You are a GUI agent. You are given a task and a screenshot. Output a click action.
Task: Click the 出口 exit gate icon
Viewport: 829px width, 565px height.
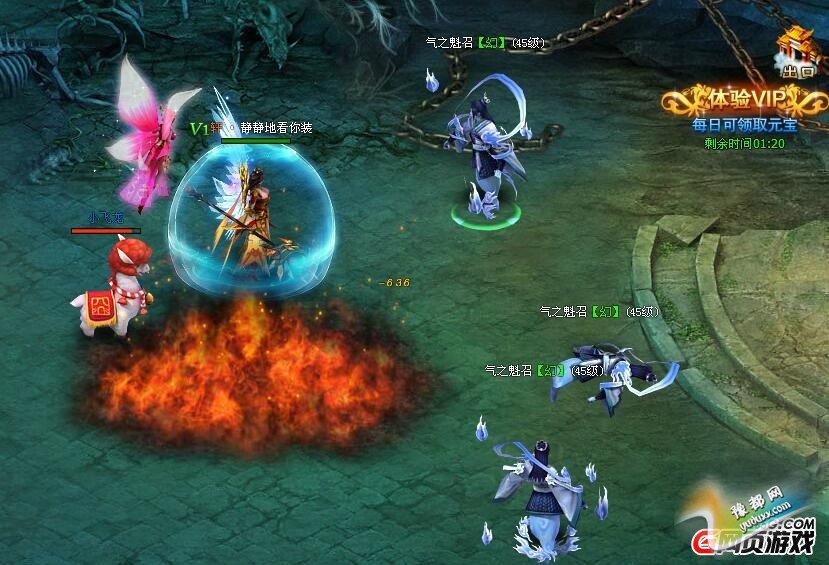pyautogui.click(x=796, y=54)
